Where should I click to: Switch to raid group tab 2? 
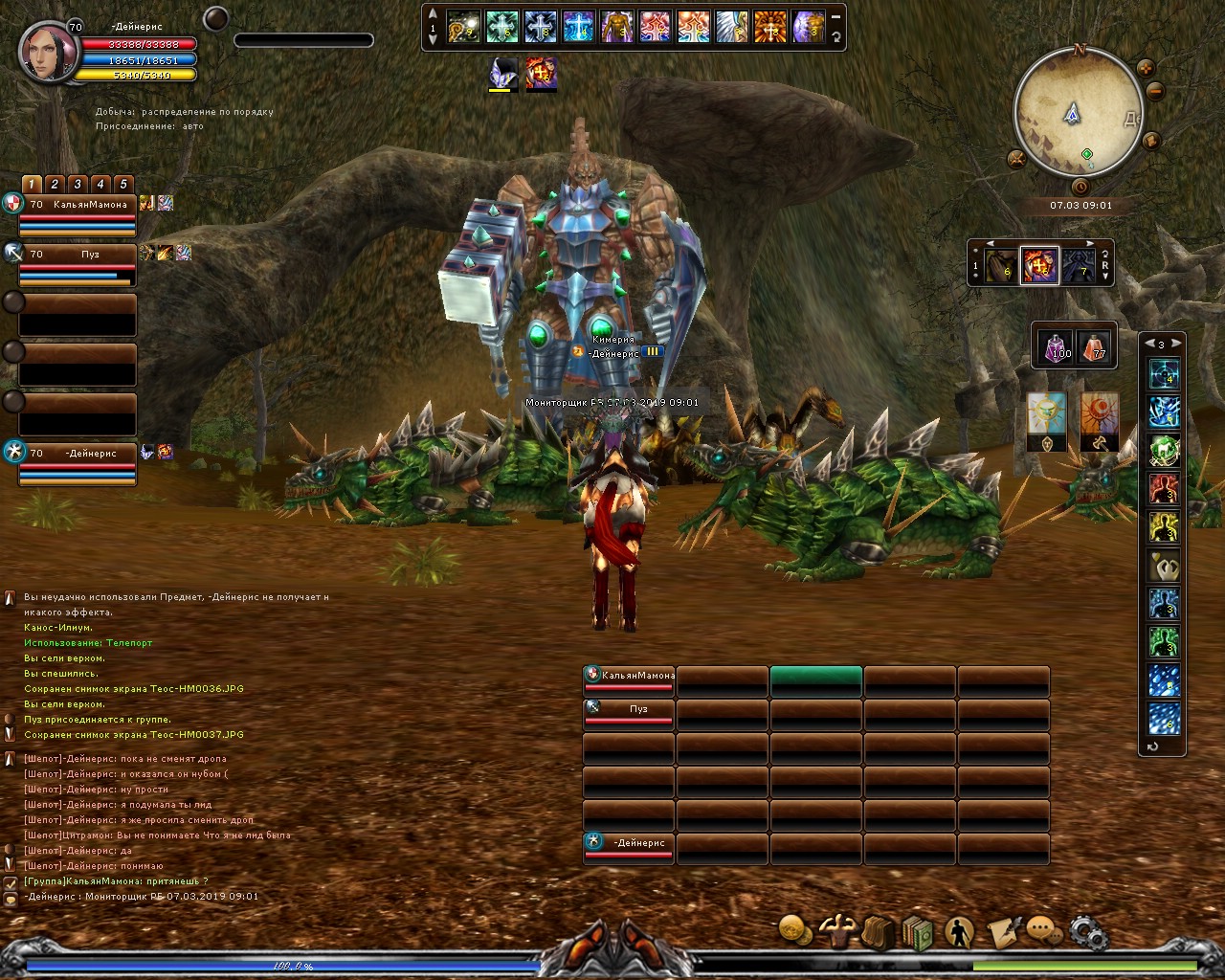point(55,184)
